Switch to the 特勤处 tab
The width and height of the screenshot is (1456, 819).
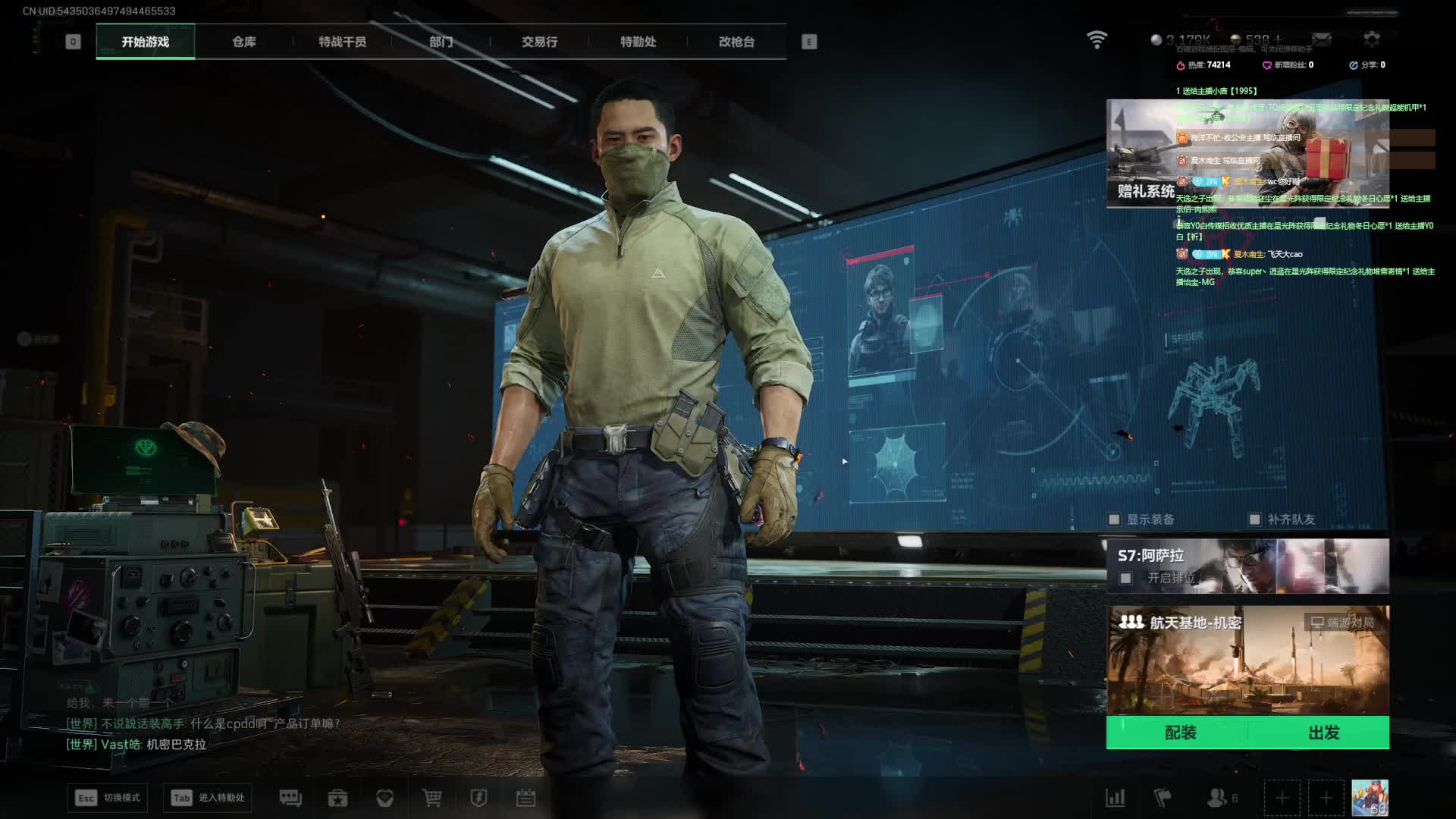point(638,42)
